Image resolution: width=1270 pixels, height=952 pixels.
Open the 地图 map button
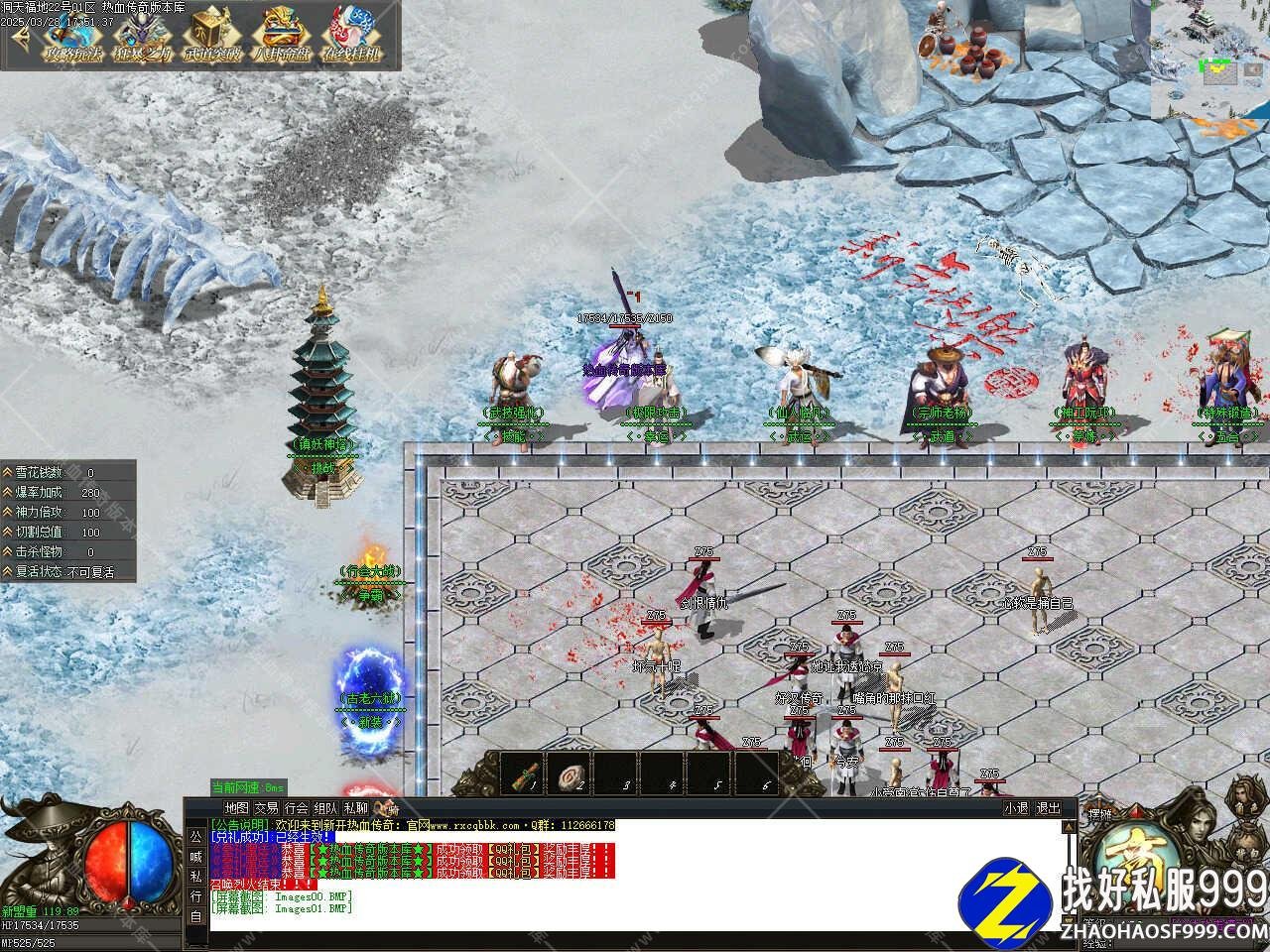pos(236,808)
